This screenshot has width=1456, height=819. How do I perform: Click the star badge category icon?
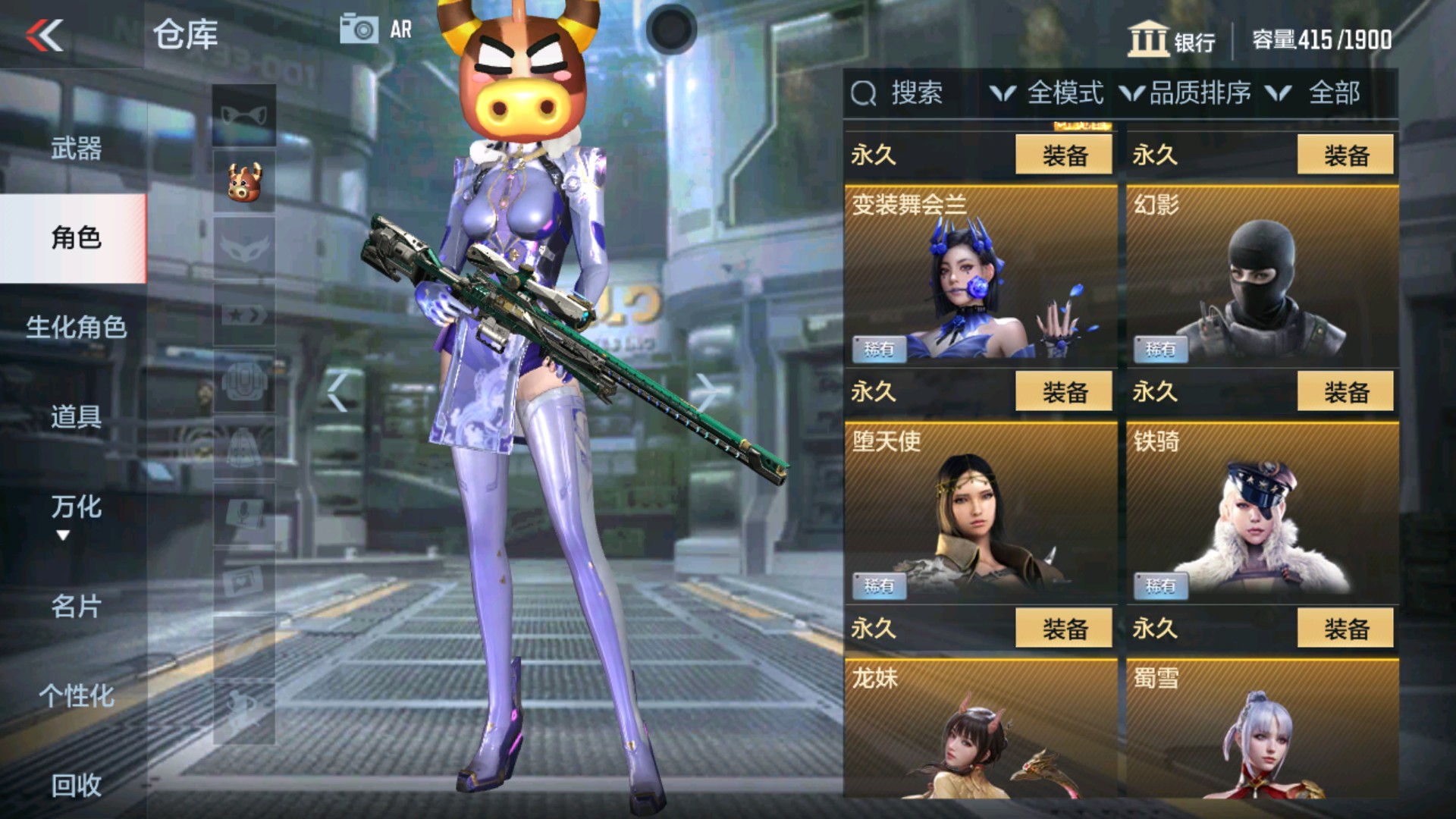[x=243, y=315]
